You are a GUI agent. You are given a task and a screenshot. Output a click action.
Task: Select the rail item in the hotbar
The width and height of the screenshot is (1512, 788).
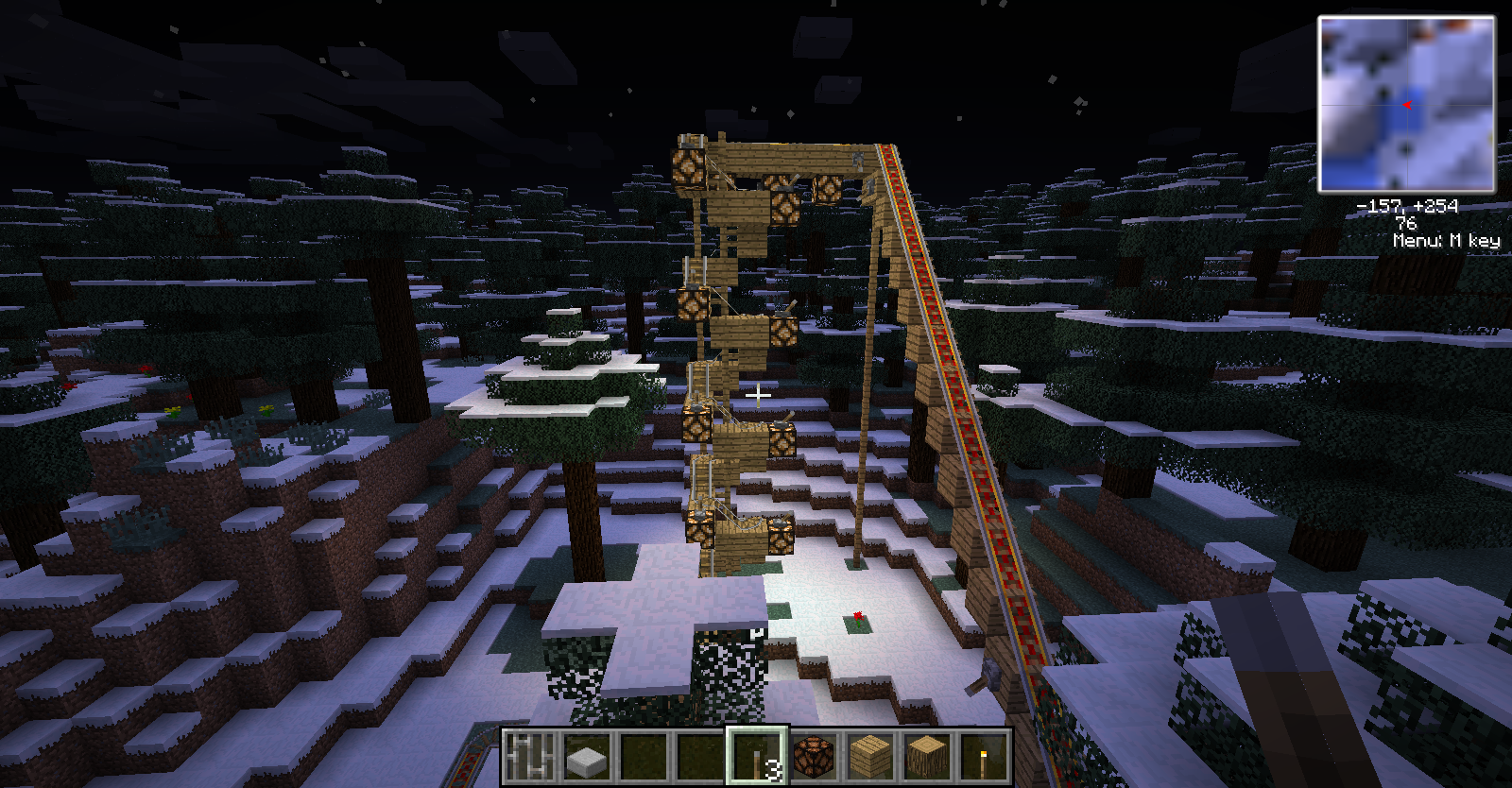coord(528,757)
